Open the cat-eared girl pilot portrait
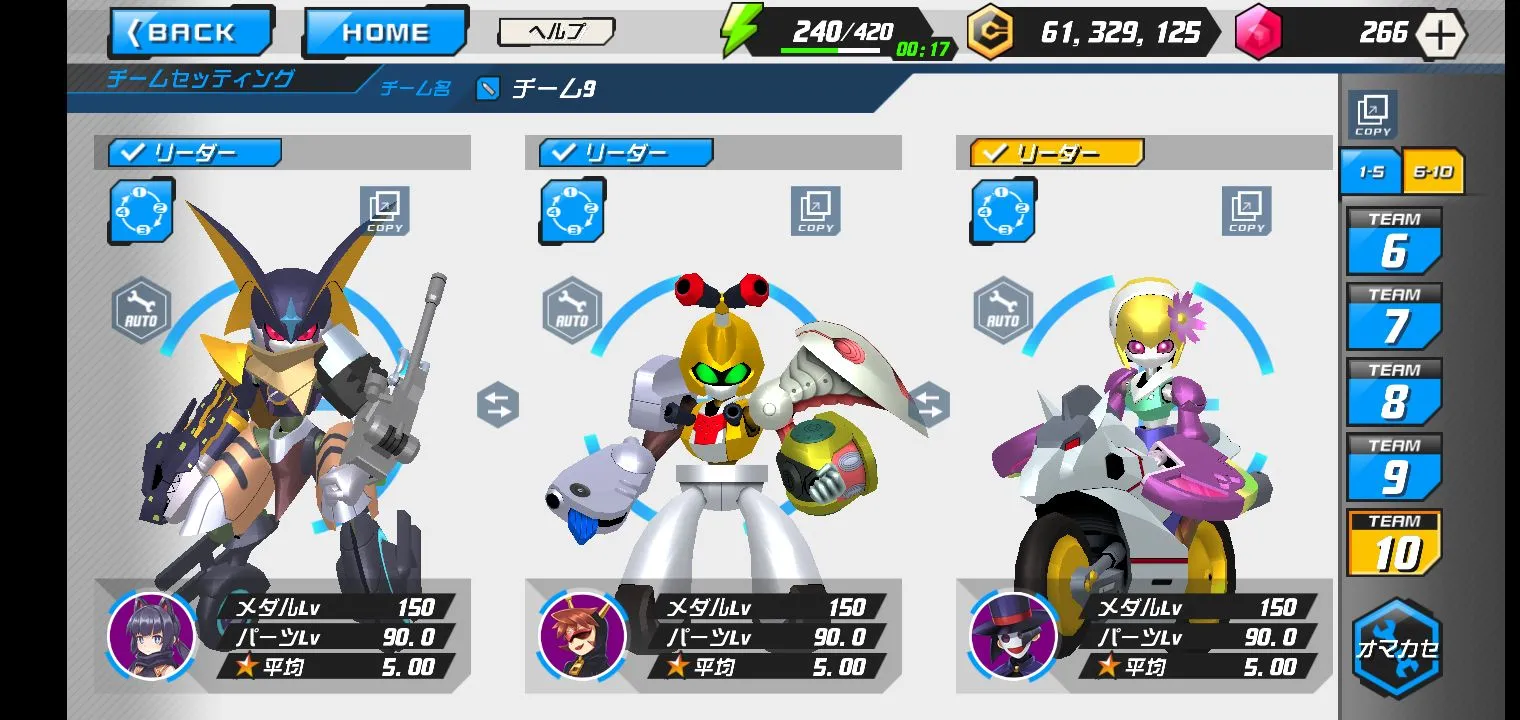 pos(151,637)
